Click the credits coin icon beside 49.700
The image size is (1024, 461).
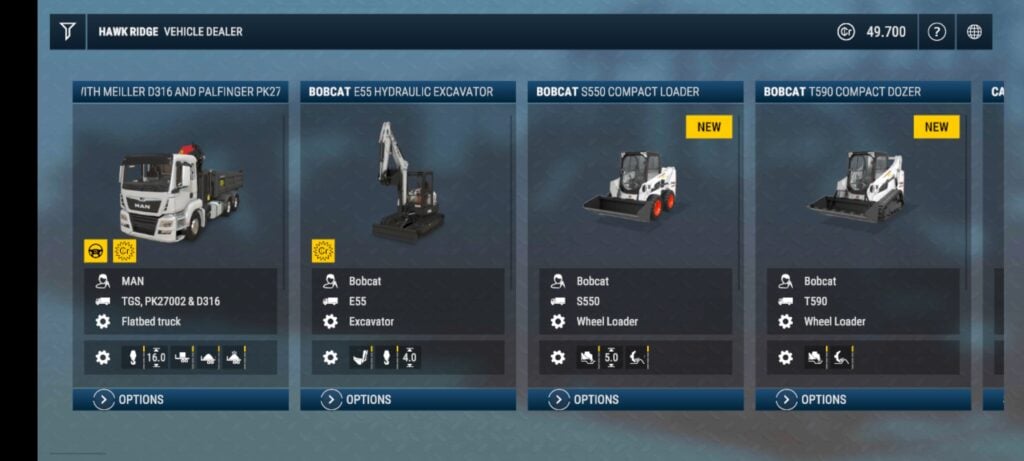pyautogui.click(x=845, y=32)
